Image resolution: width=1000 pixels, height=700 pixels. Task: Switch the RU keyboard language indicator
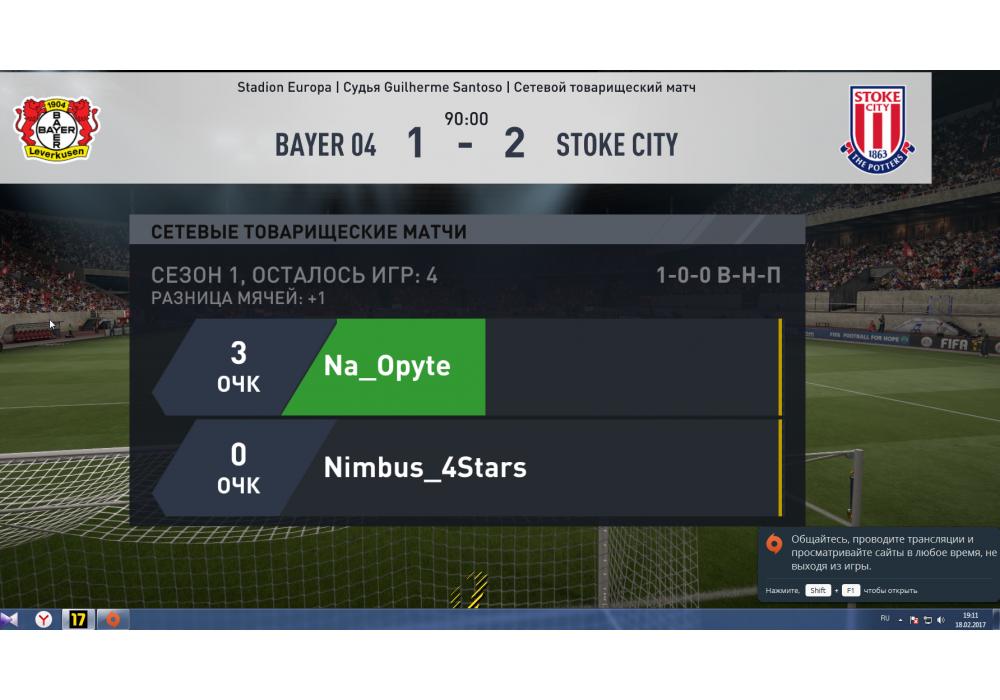click(x=885, y=619)
